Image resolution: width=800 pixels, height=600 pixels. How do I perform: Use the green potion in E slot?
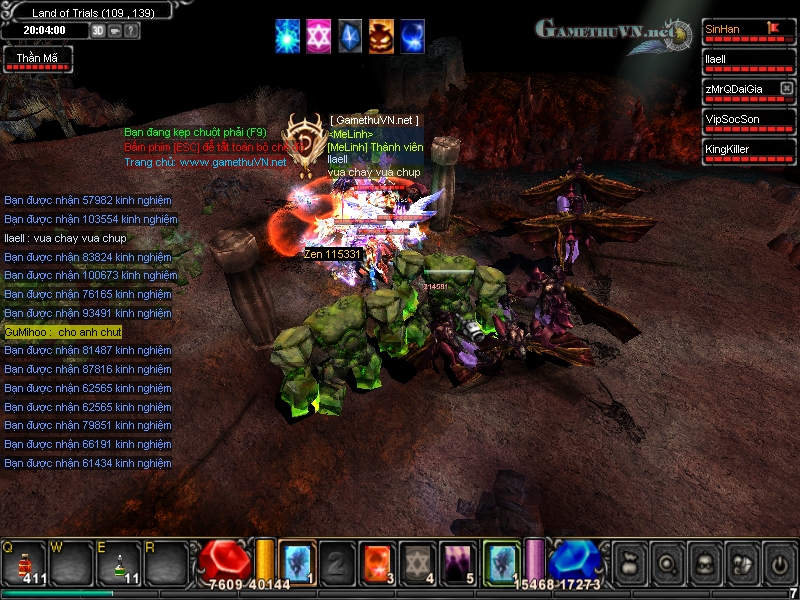click(x=120, y=562)
